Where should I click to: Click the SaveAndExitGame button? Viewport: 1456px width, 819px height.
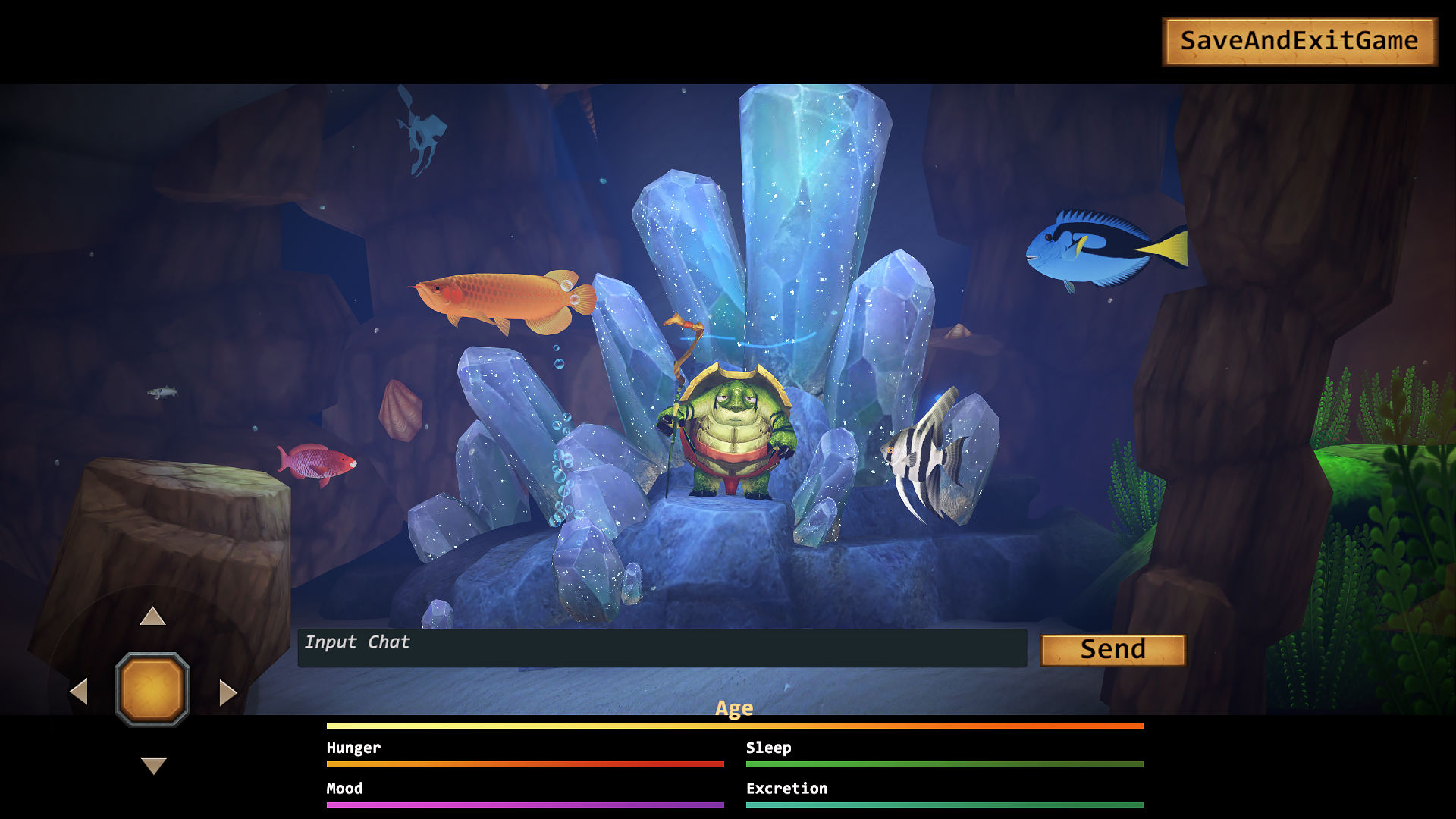click(1299, 42)
